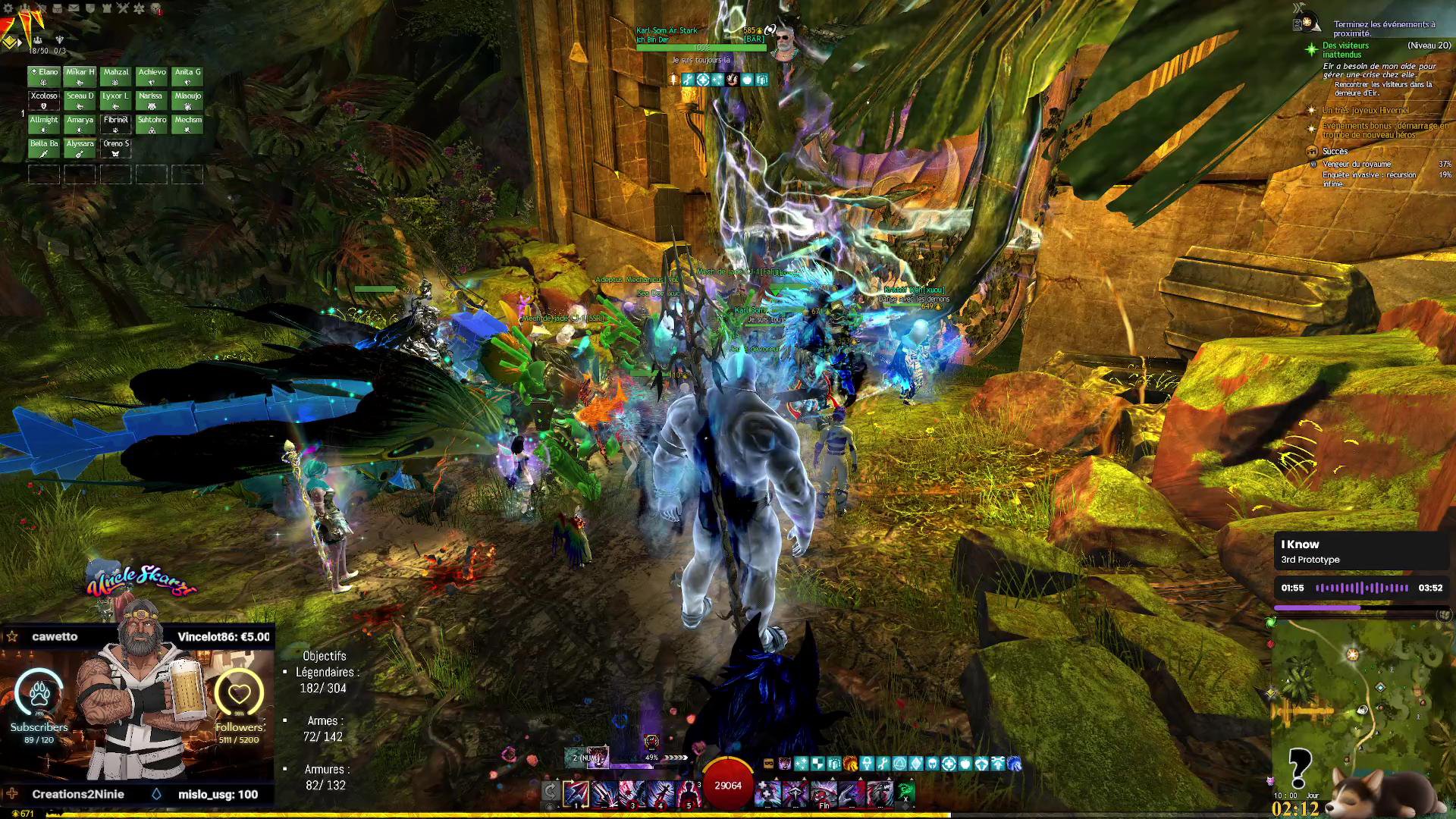Screen dimensions: 1456x819
Task: Open the Vengeur du royaume achievement entry
Action: [x=1356, y=164]
